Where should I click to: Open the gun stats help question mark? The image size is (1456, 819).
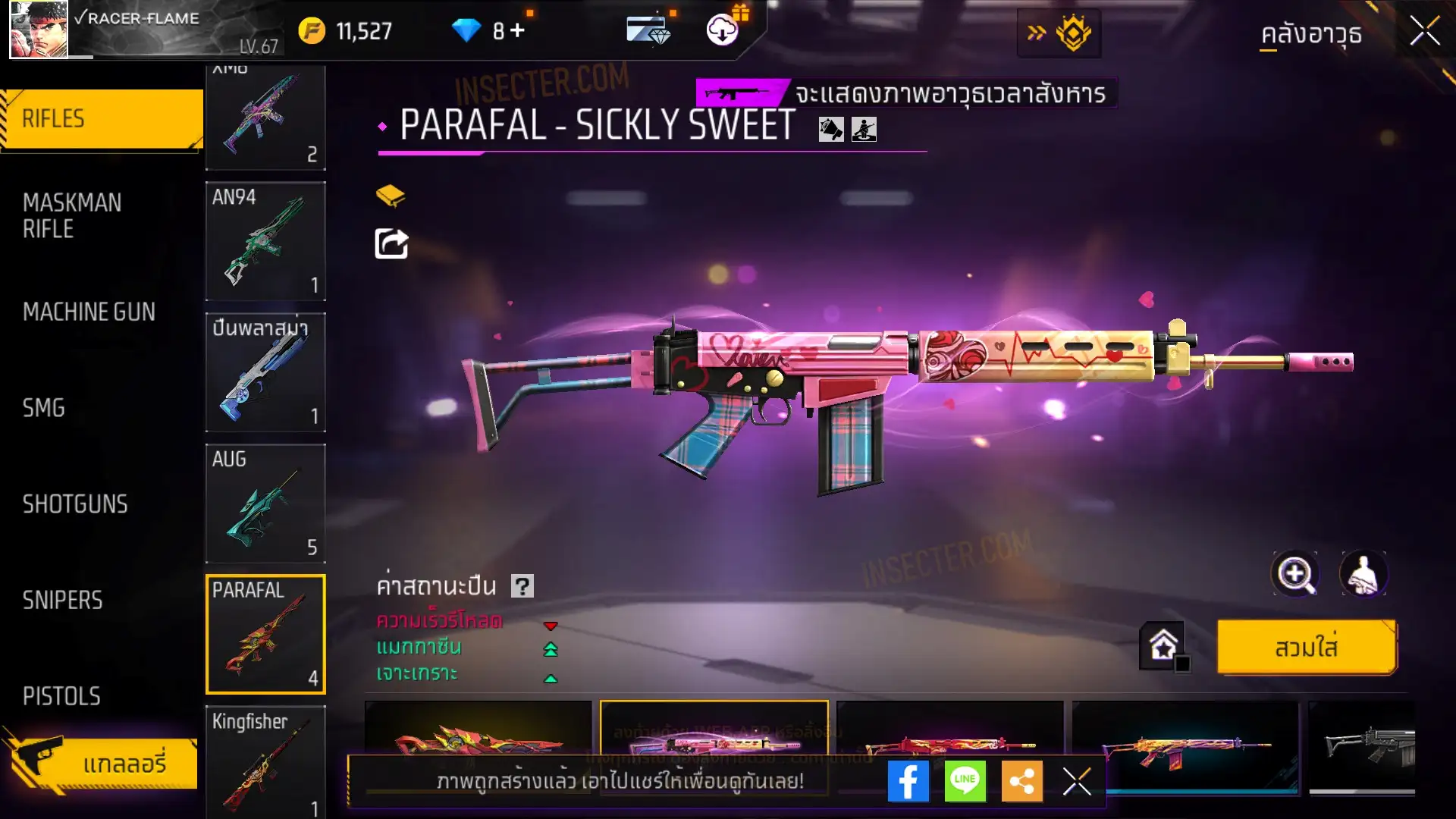click(522, 586)
